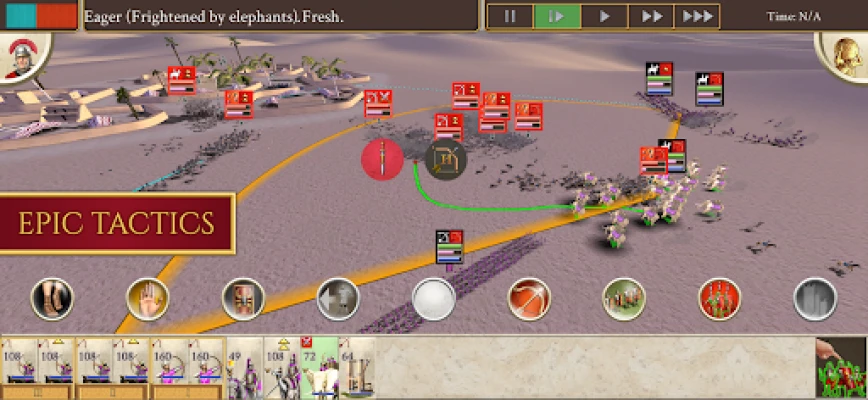Viewport: 868px width, 400px height.
Task: Select the group formation command icon
Action: [624, 299]
